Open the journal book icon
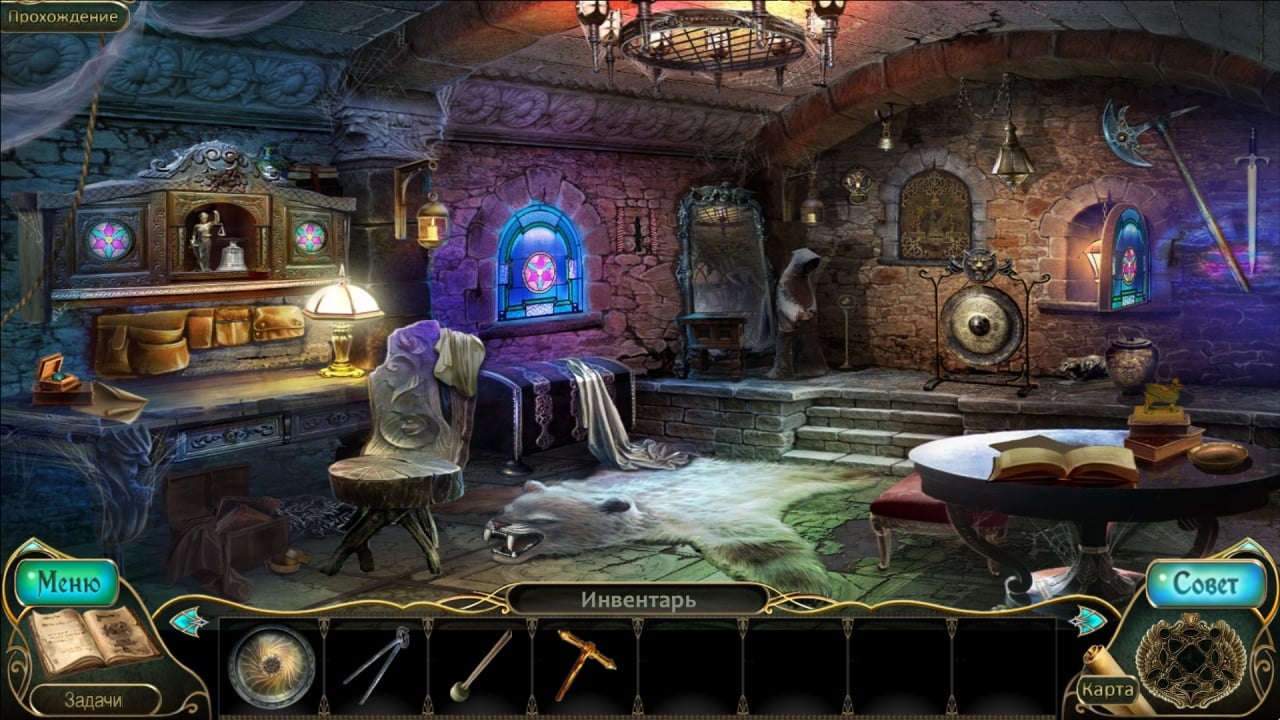This screenshot has height=720, width=1280. point(92,641)
